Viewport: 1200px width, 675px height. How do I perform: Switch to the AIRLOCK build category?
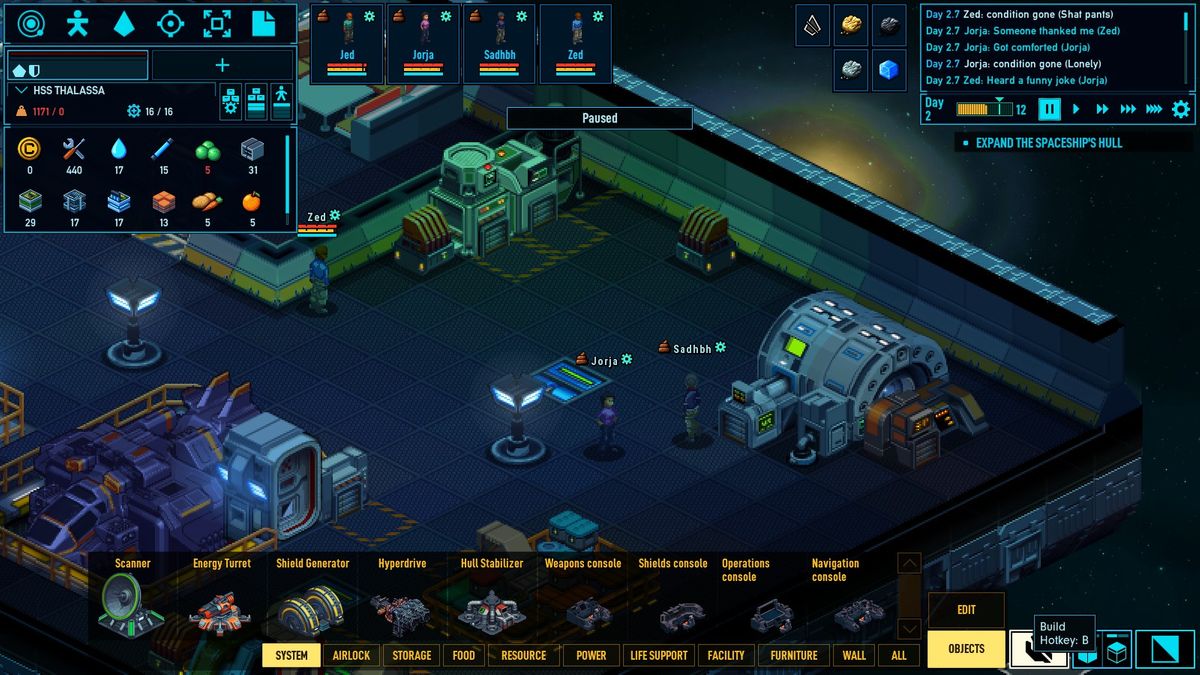pyautogui.click(x=351, y=655)
